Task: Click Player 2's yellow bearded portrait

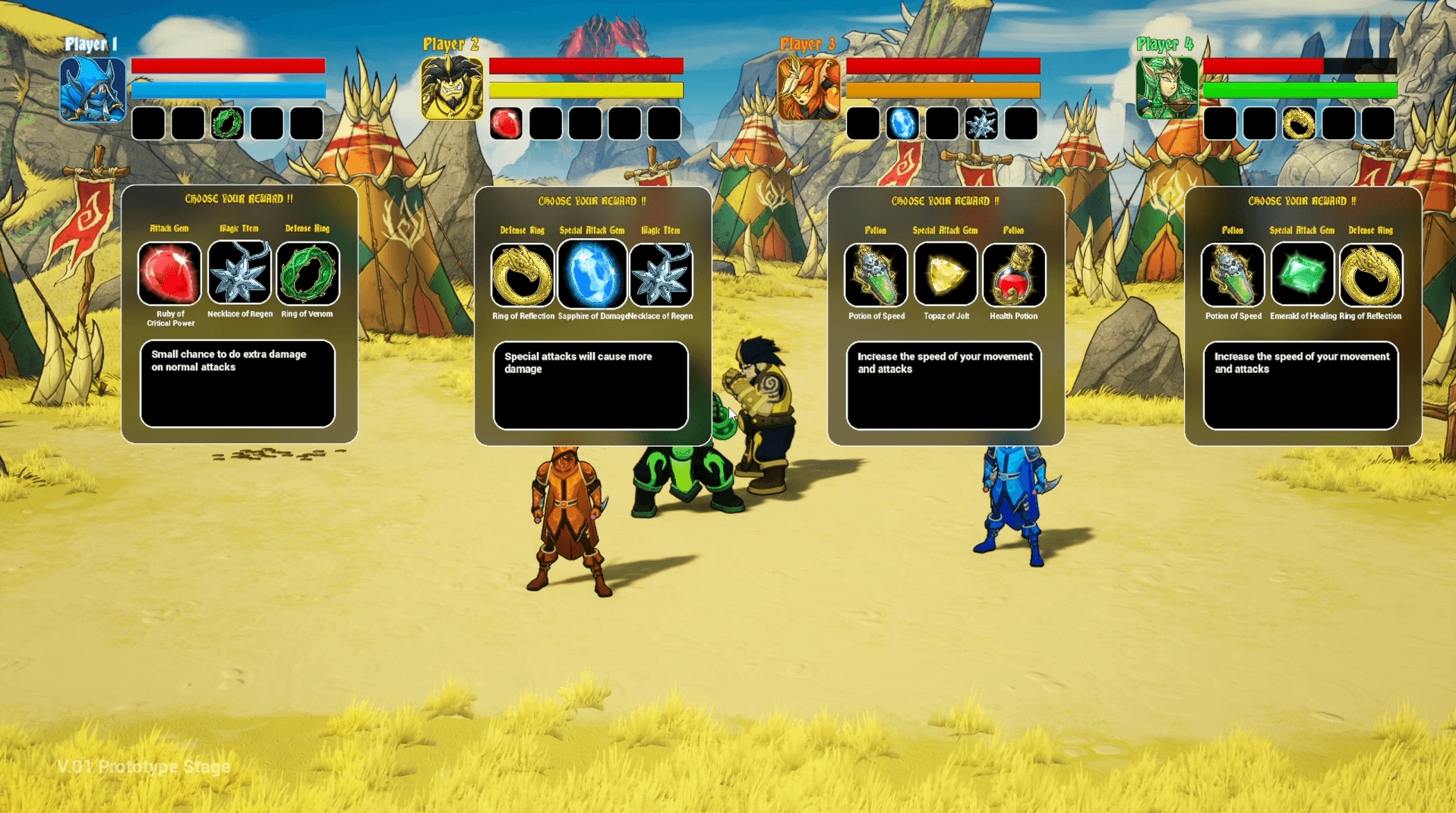Action: (452, 90)
